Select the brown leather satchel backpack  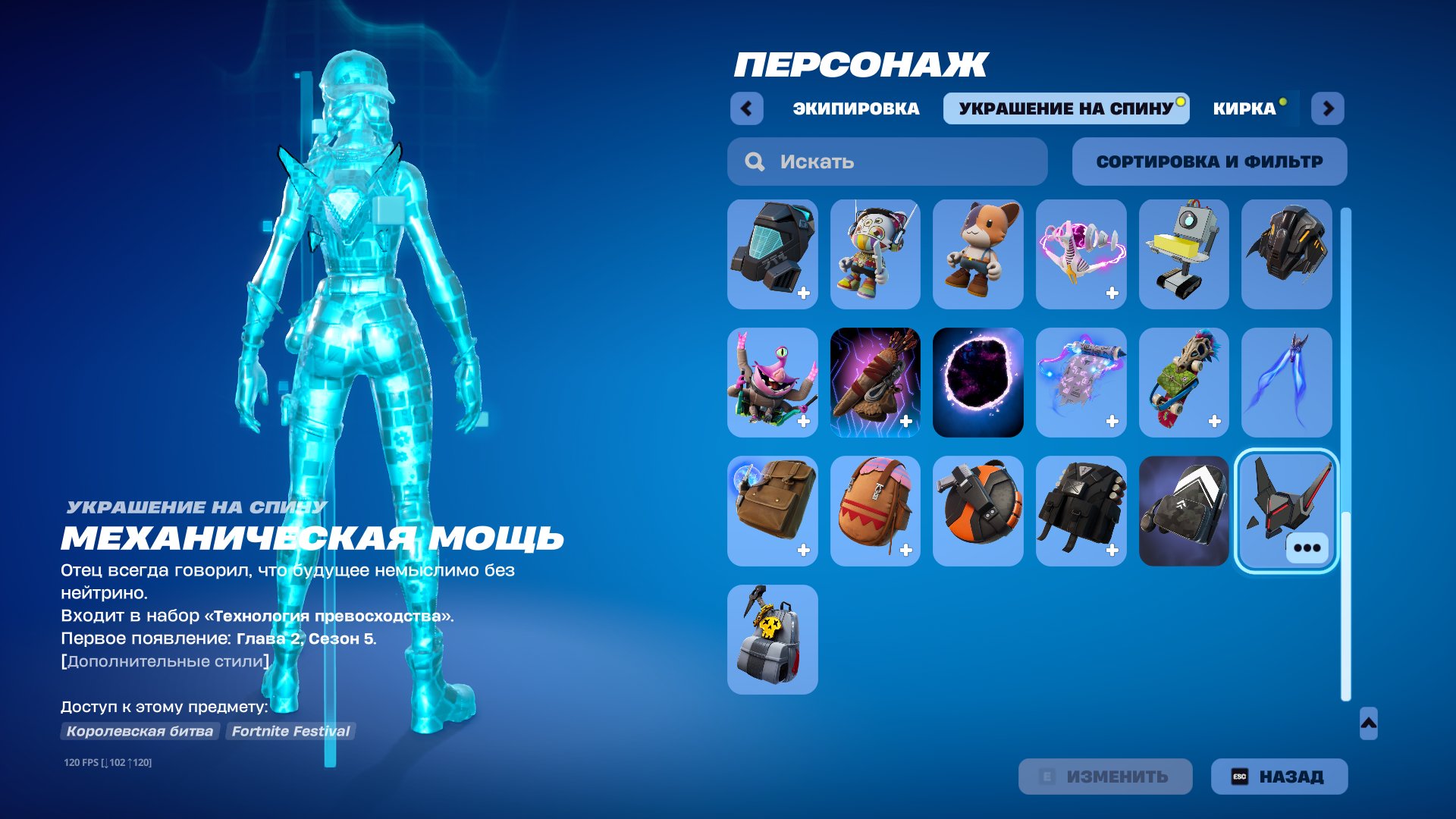[x=772, y=512]
